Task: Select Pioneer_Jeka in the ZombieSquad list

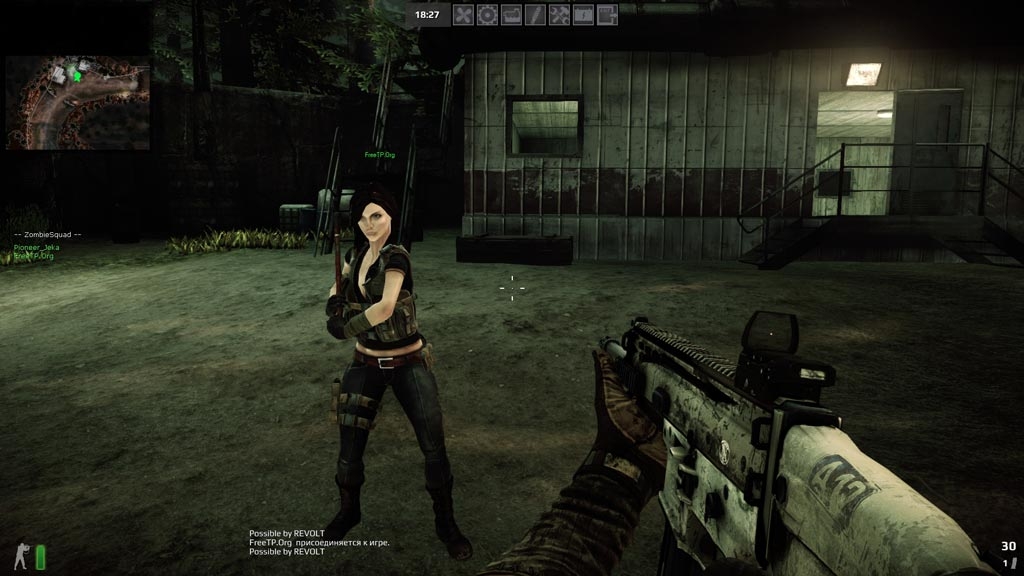Action: tap(38, 246)
